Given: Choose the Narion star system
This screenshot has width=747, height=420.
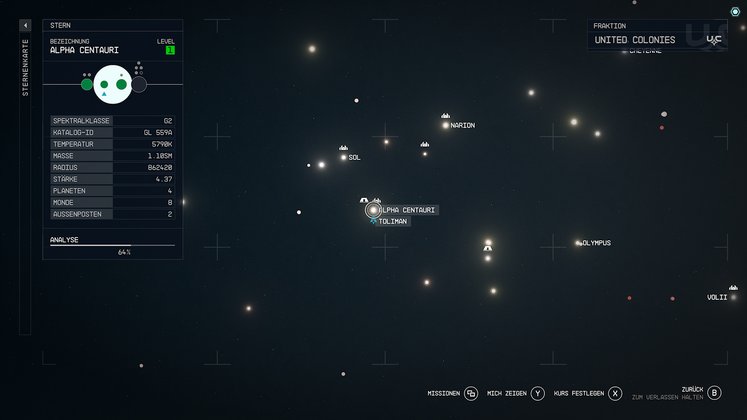Looking at the screenshot, I should [x=446, y=125].
